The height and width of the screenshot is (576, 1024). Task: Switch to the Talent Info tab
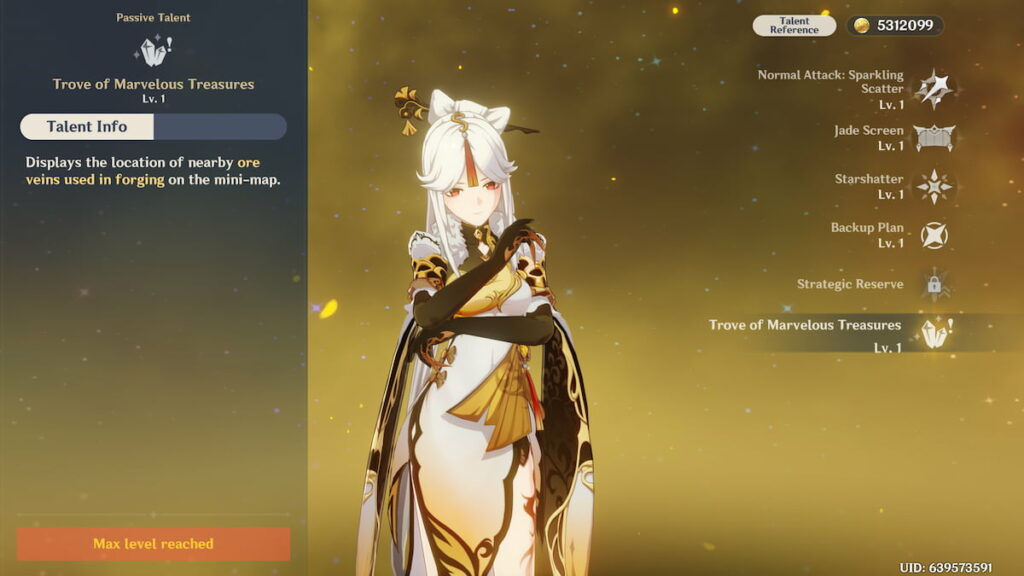87,127
